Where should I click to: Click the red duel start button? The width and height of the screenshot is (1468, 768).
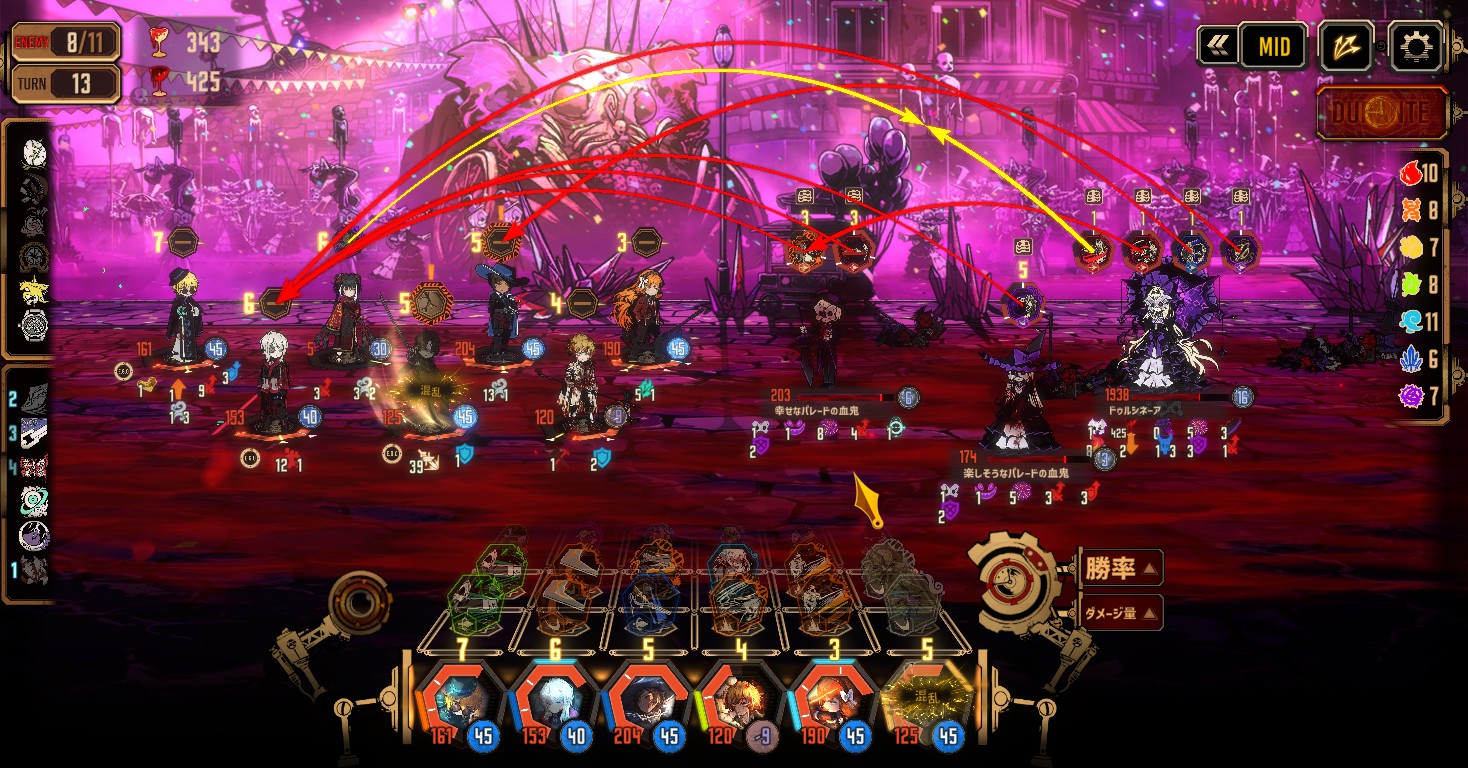tap(1382, 112)
